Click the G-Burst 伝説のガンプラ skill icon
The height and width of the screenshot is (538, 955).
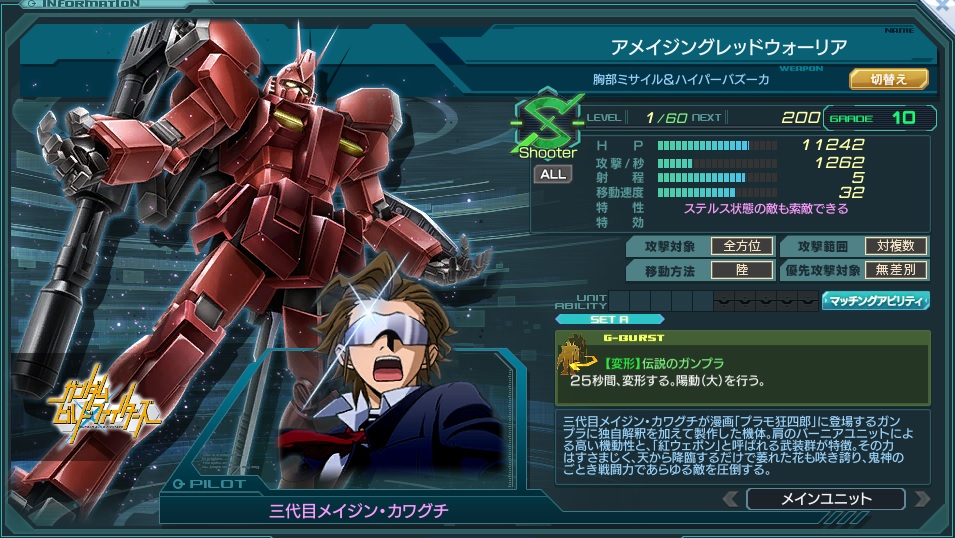click(x=578, y=357)
